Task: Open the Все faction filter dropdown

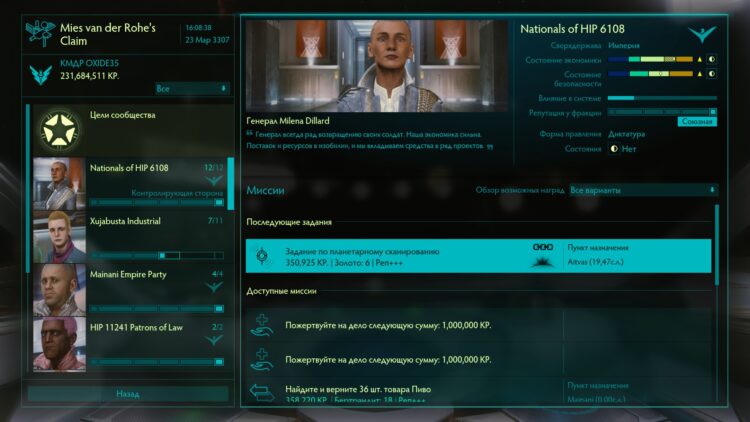Action: click(x=192, y=89)
